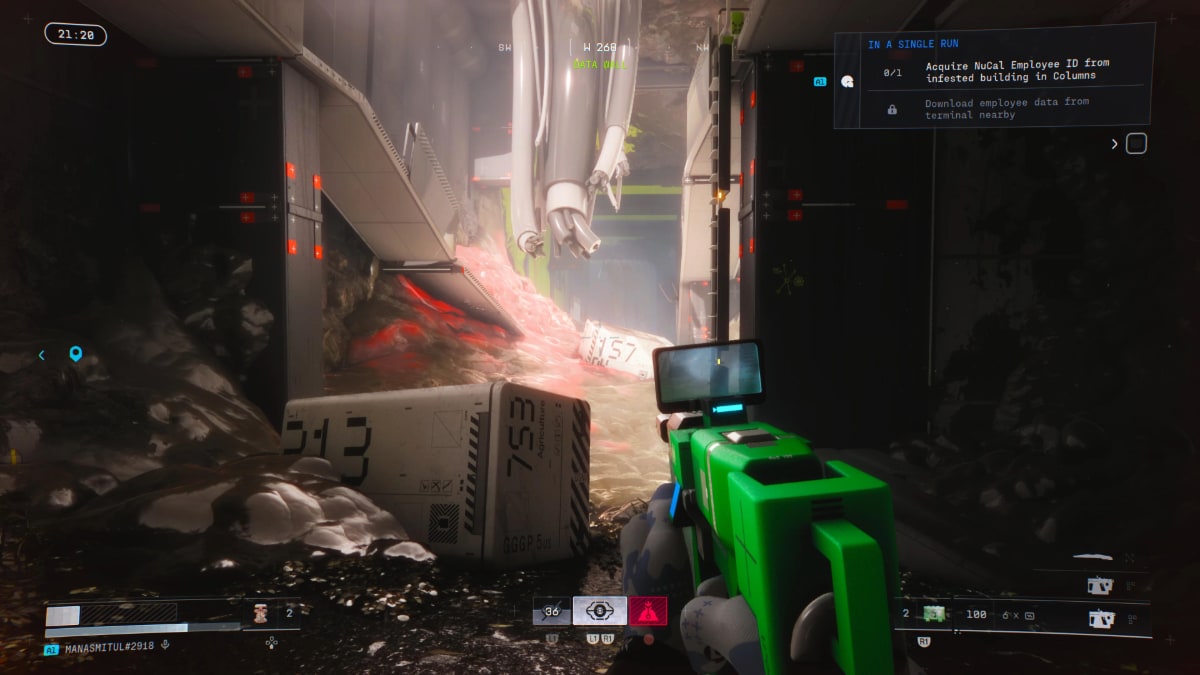Click the microphone icon next to MANASMITUL#2918
This screenshot has width=1200, height=675.
[x=165, y=645]
